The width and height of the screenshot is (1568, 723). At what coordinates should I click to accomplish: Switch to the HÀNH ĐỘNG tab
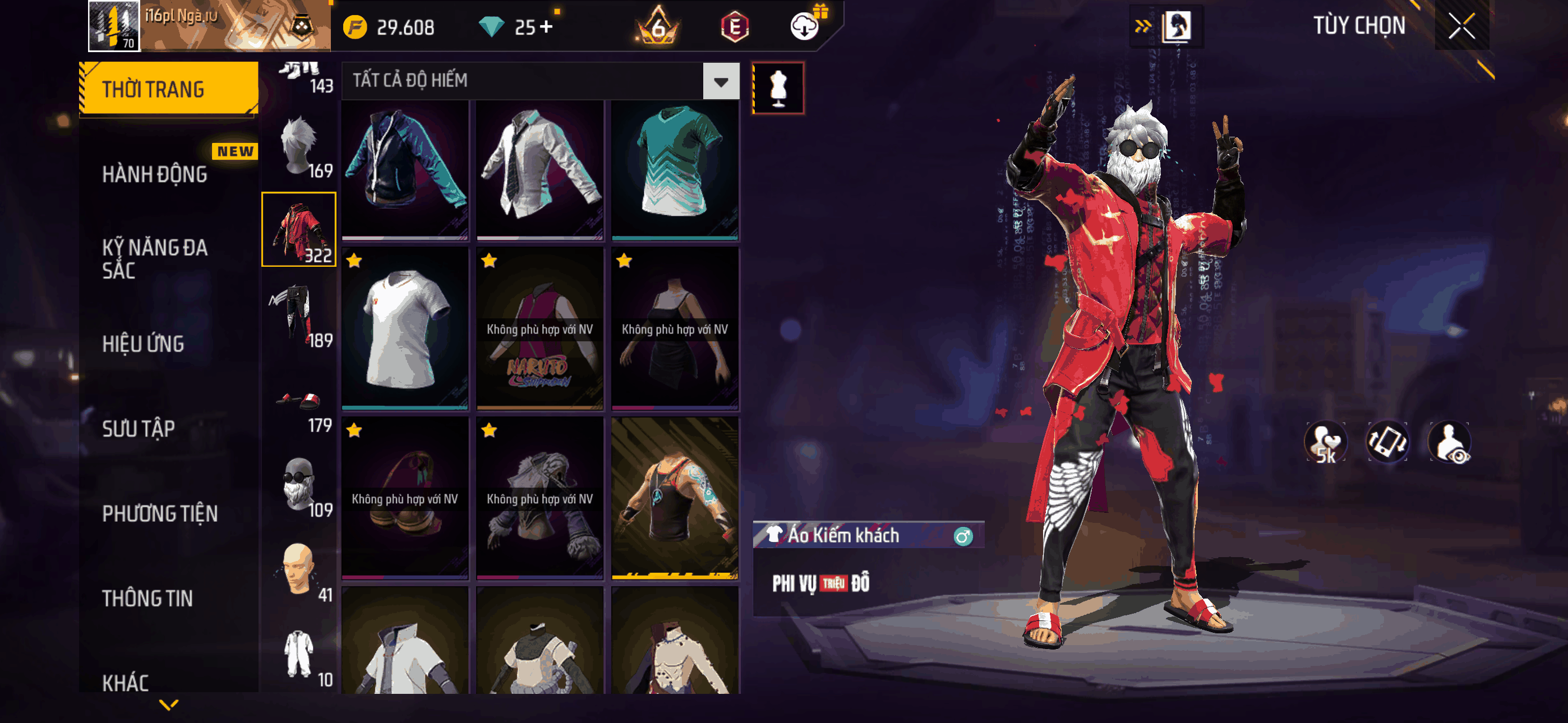[x=155, y=175]
